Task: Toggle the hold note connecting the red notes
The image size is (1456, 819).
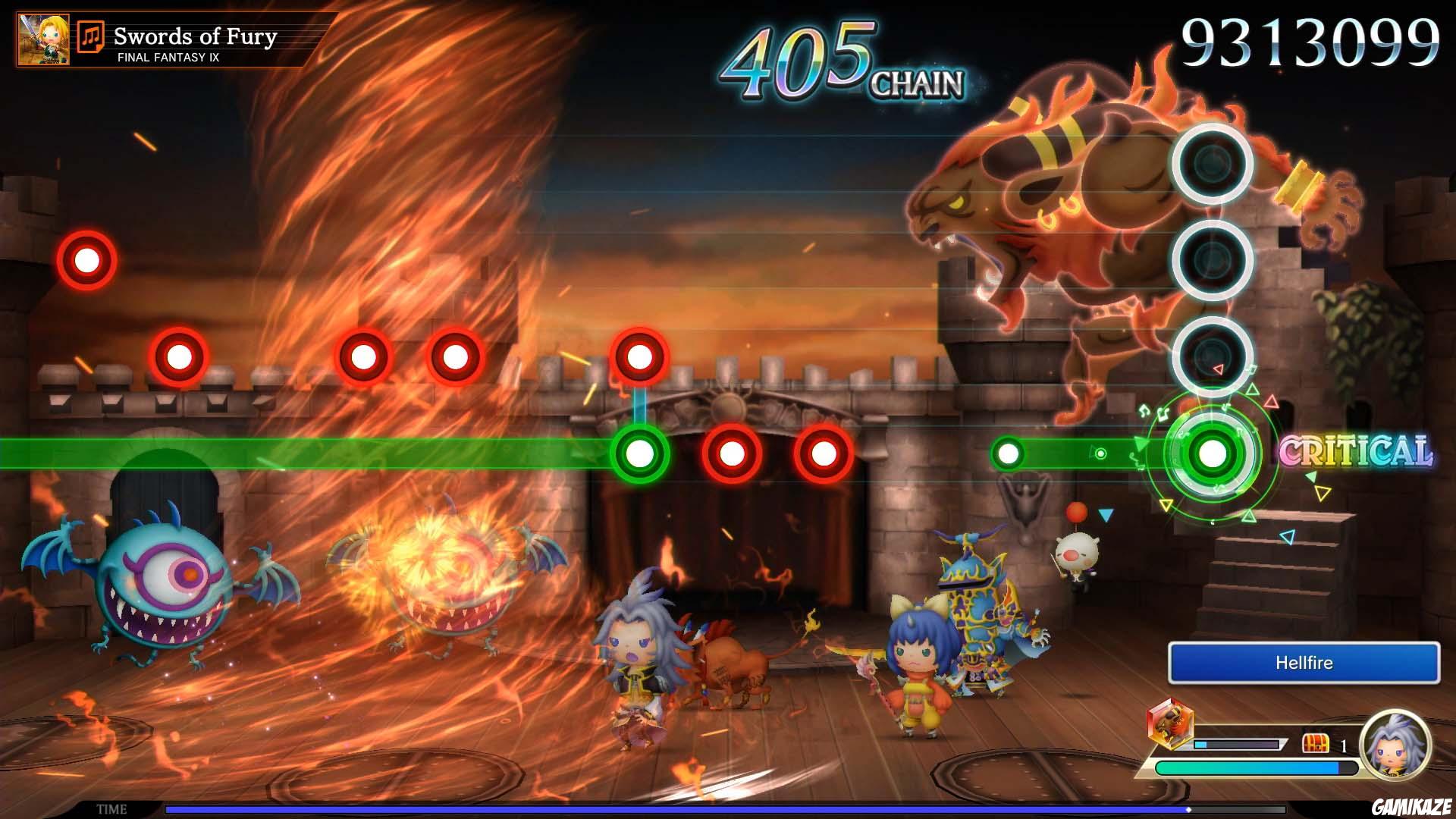Action: point(639,406)
